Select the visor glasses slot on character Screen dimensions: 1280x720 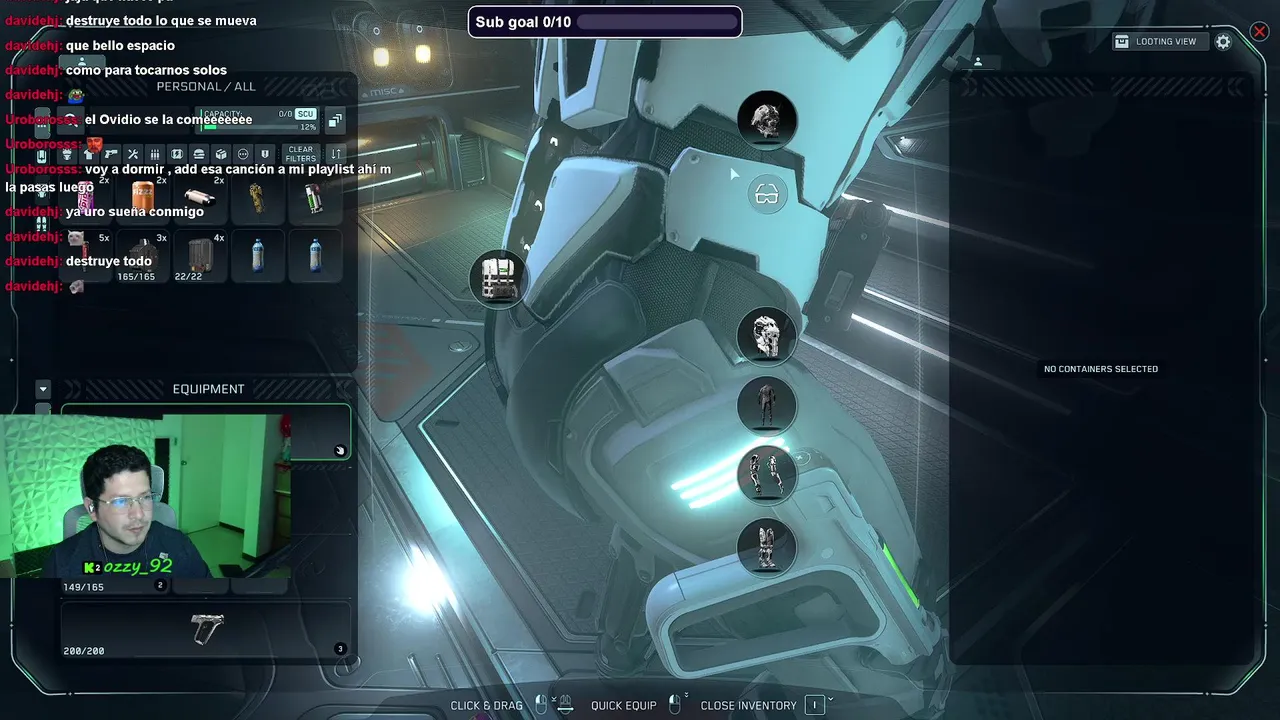click(767, 194)
